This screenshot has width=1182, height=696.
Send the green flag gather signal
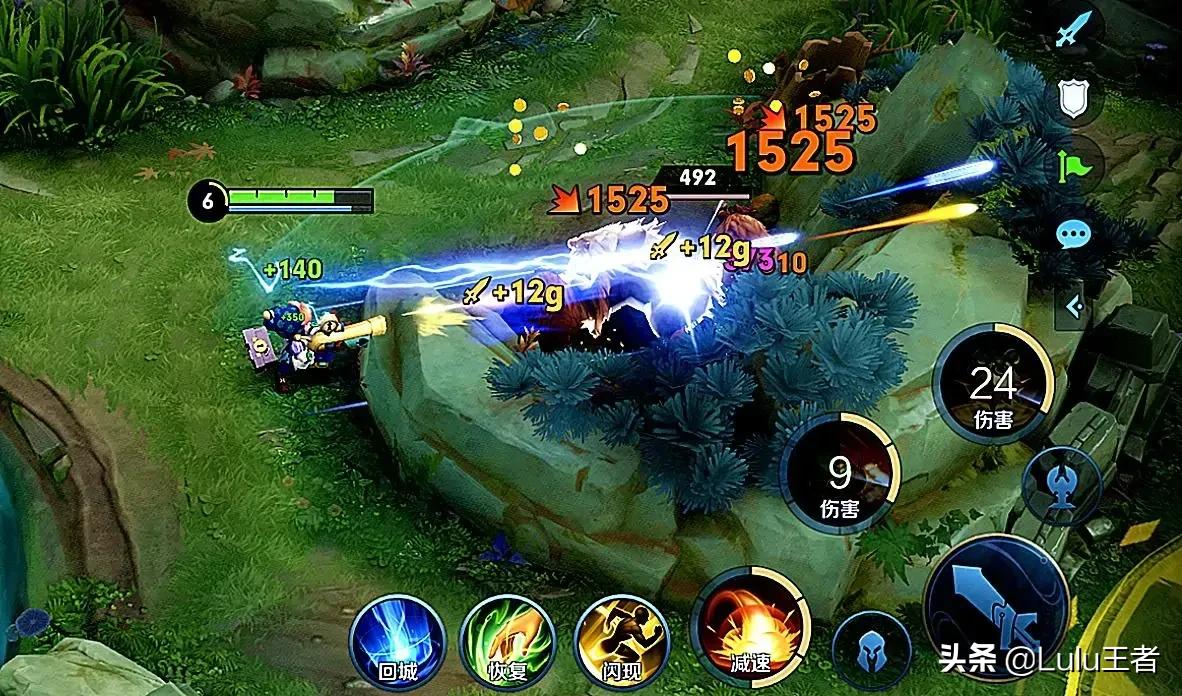tap(1073, 166)
